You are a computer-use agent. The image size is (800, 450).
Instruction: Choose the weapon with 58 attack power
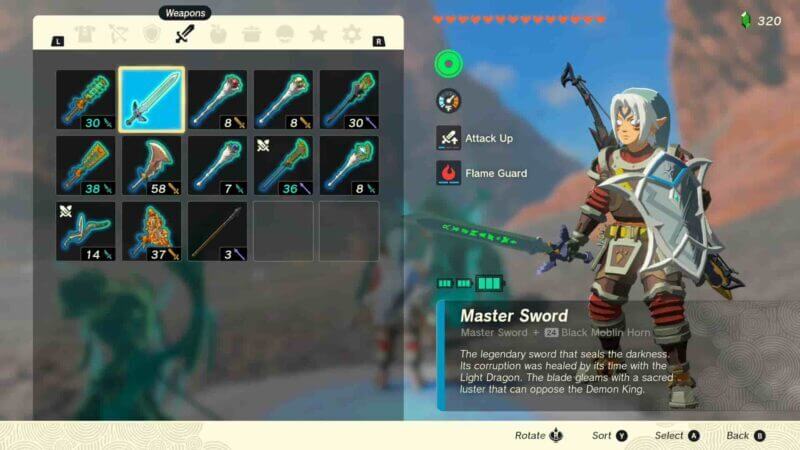click(x=151, y=165)
